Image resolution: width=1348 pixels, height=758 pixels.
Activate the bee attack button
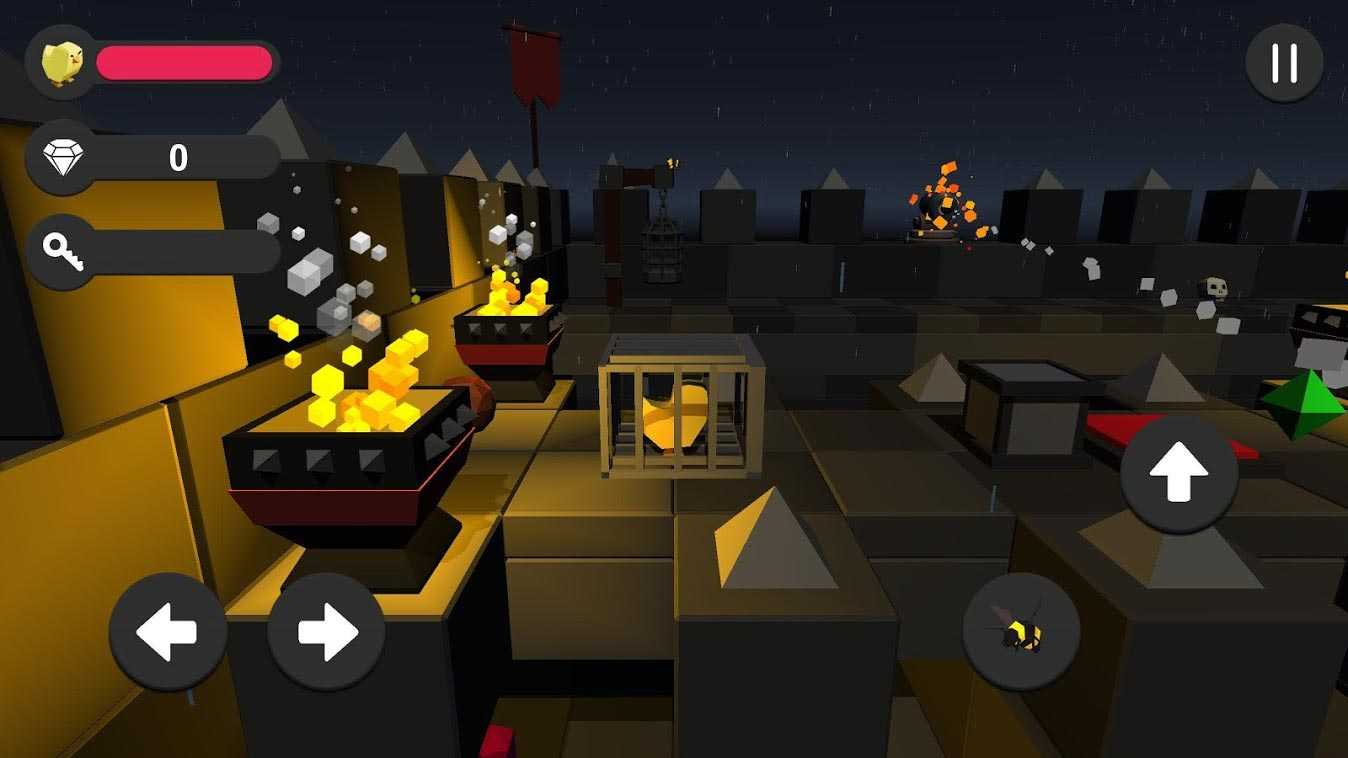coord(1021,631)
